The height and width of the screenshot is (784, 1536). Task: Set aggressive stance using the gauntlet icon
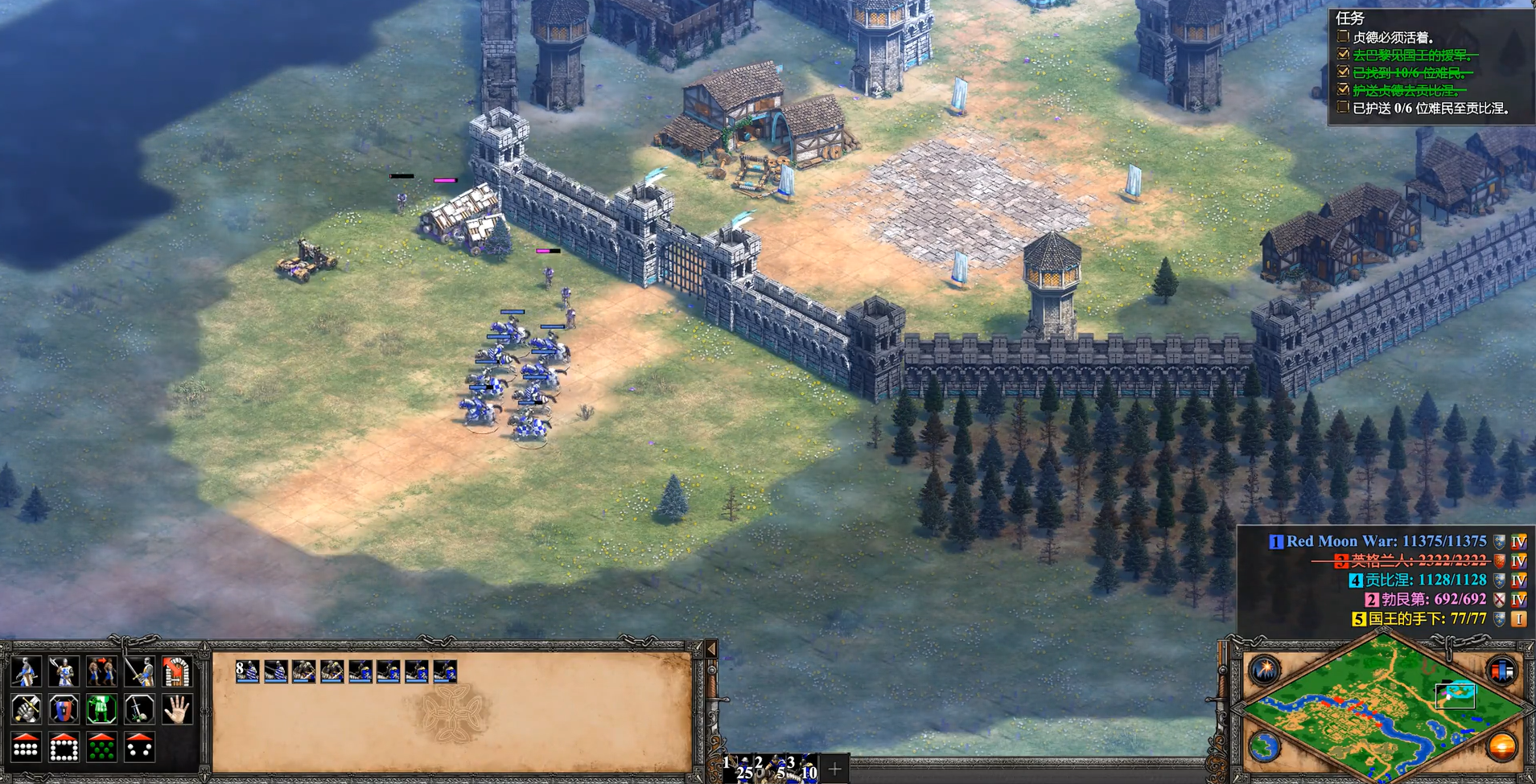tap(26, 709)
